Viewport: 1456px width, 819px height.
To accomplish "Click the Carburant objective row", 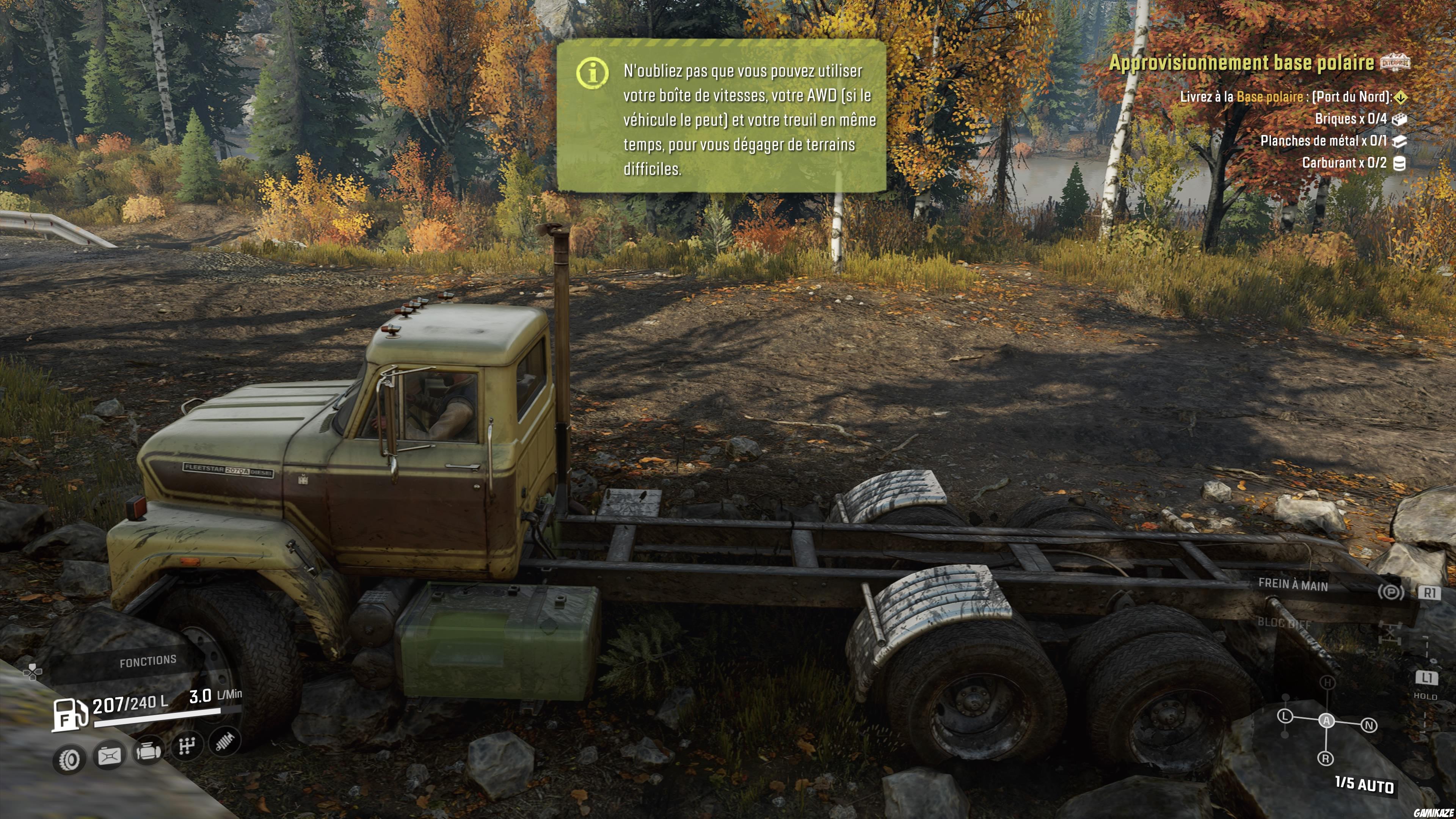I will pyautogui.click(x=1344, y=163).
